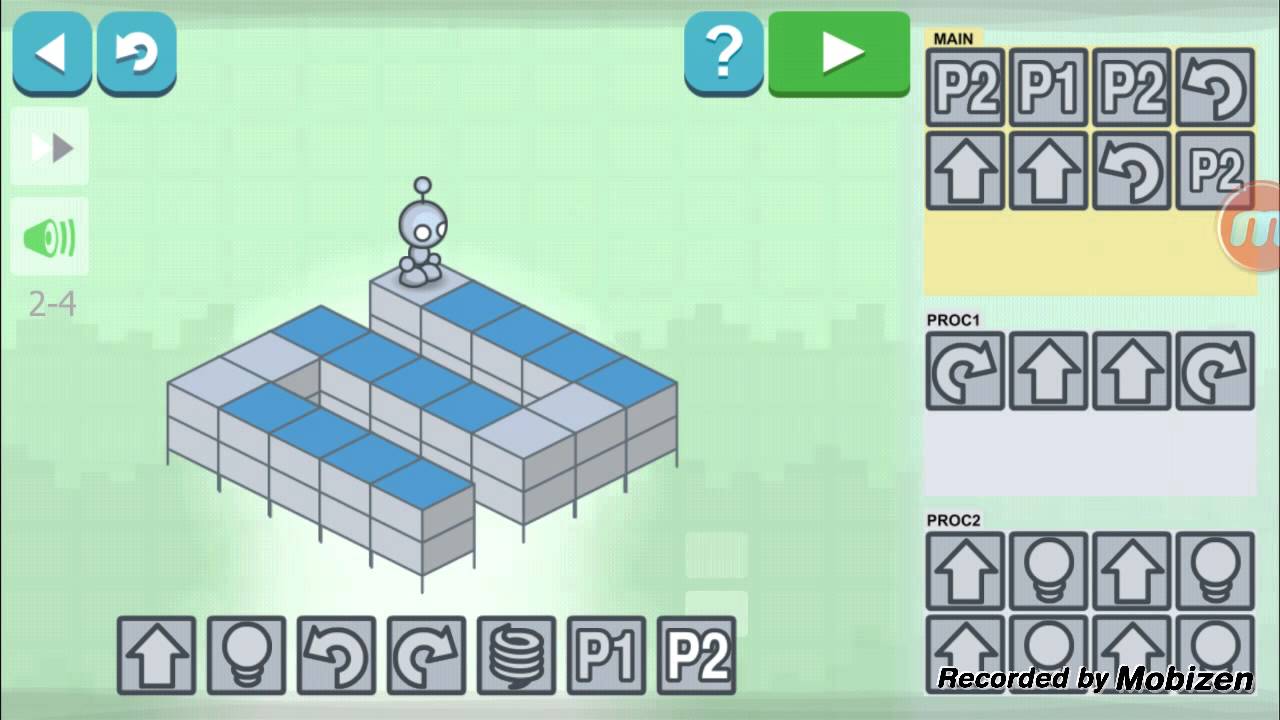This screenshot has height=720, width=1280.
Task: Open the help dialog with the question mark
Action: click(724, 50)
